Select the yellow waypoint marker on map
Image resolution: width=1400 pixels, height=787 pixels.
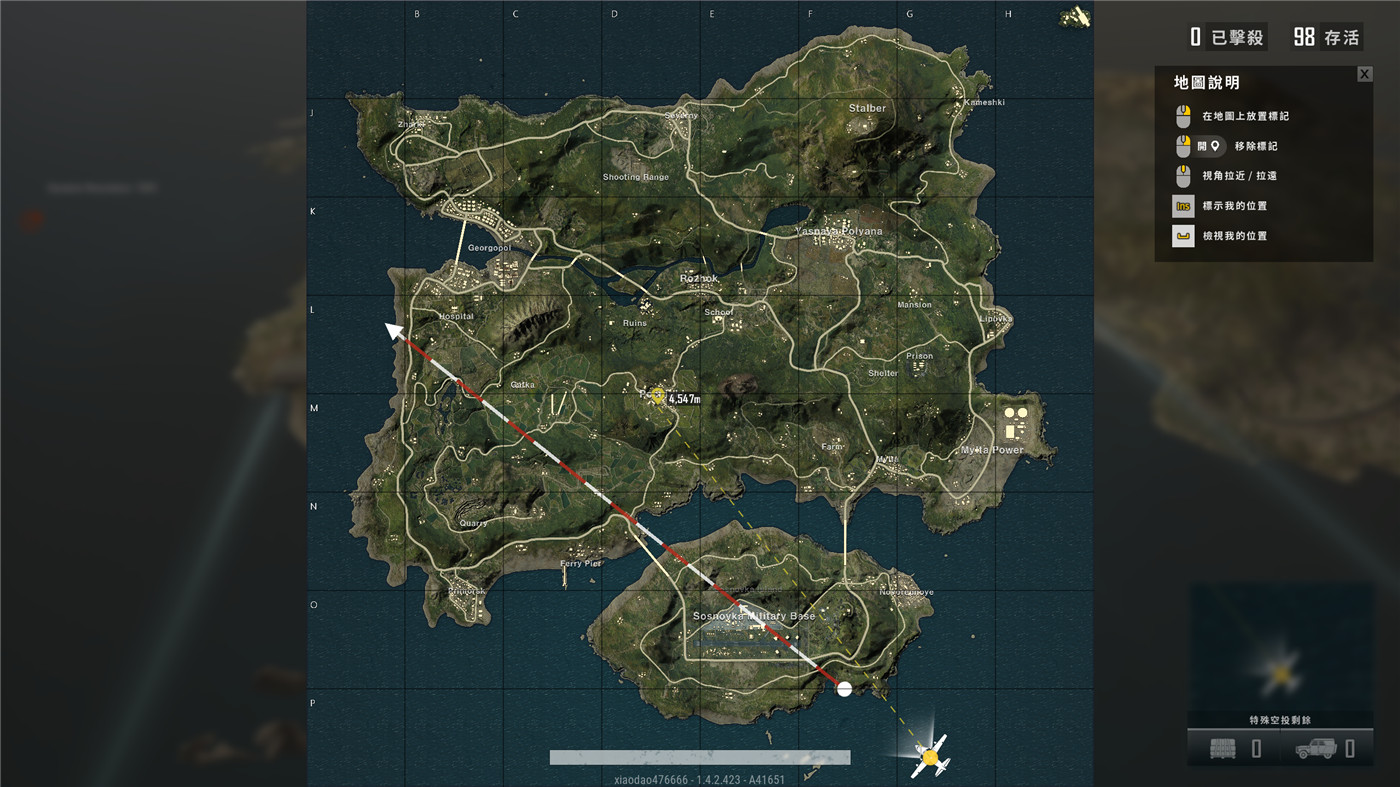click(657, 395)
